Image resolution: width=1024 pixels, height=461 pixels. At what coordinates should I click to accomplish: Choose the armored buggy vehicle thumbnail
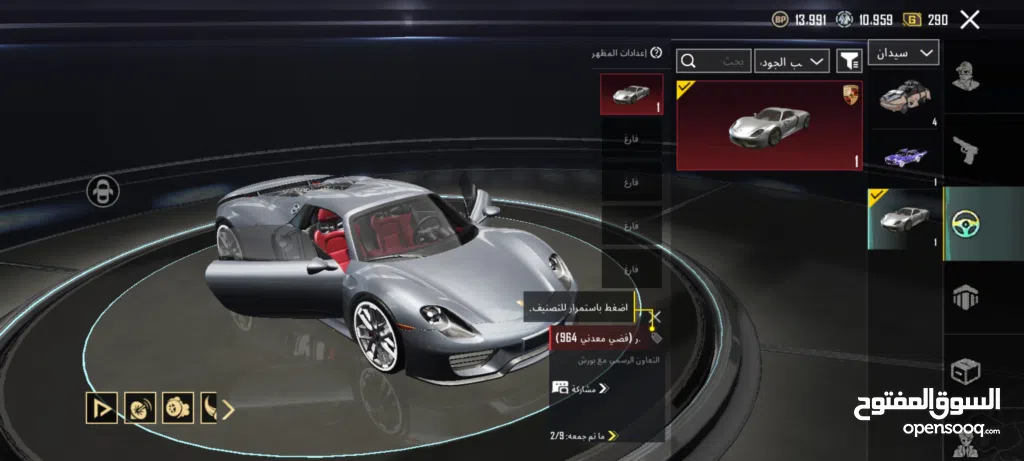906,98
